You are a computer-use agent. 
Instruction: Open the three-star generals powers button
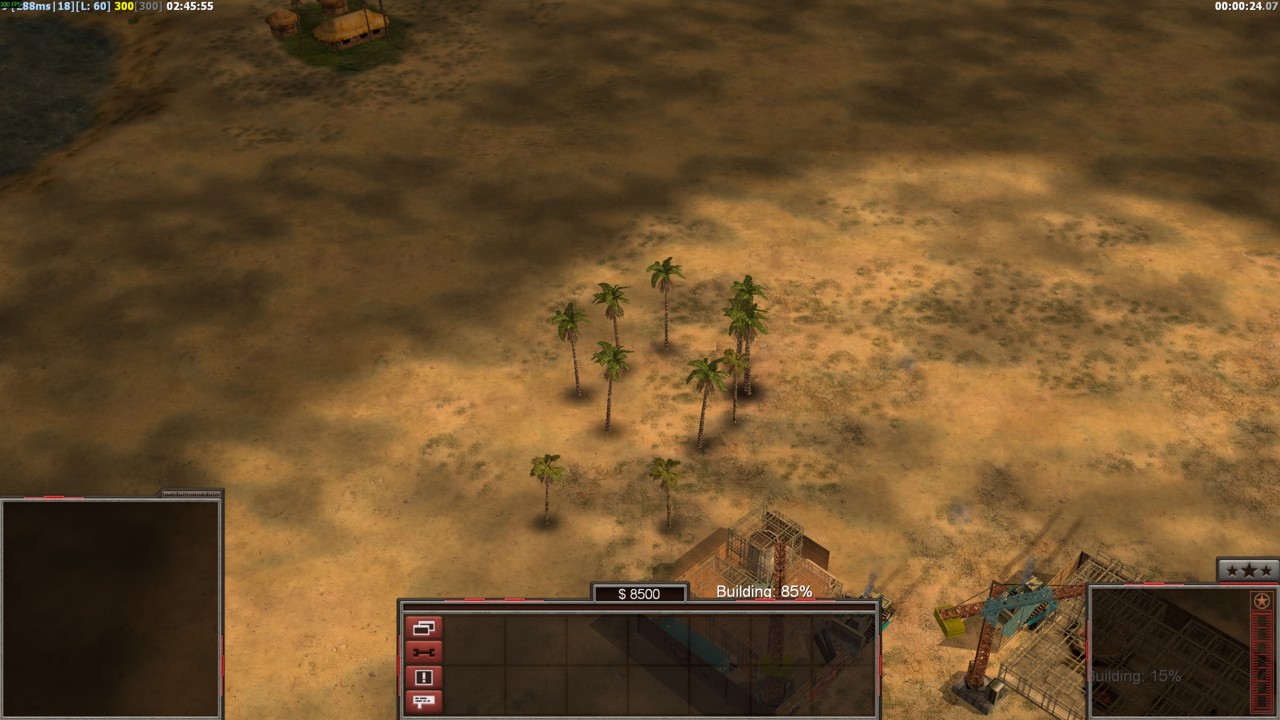pyautogui.click(x=1247, y=570)
